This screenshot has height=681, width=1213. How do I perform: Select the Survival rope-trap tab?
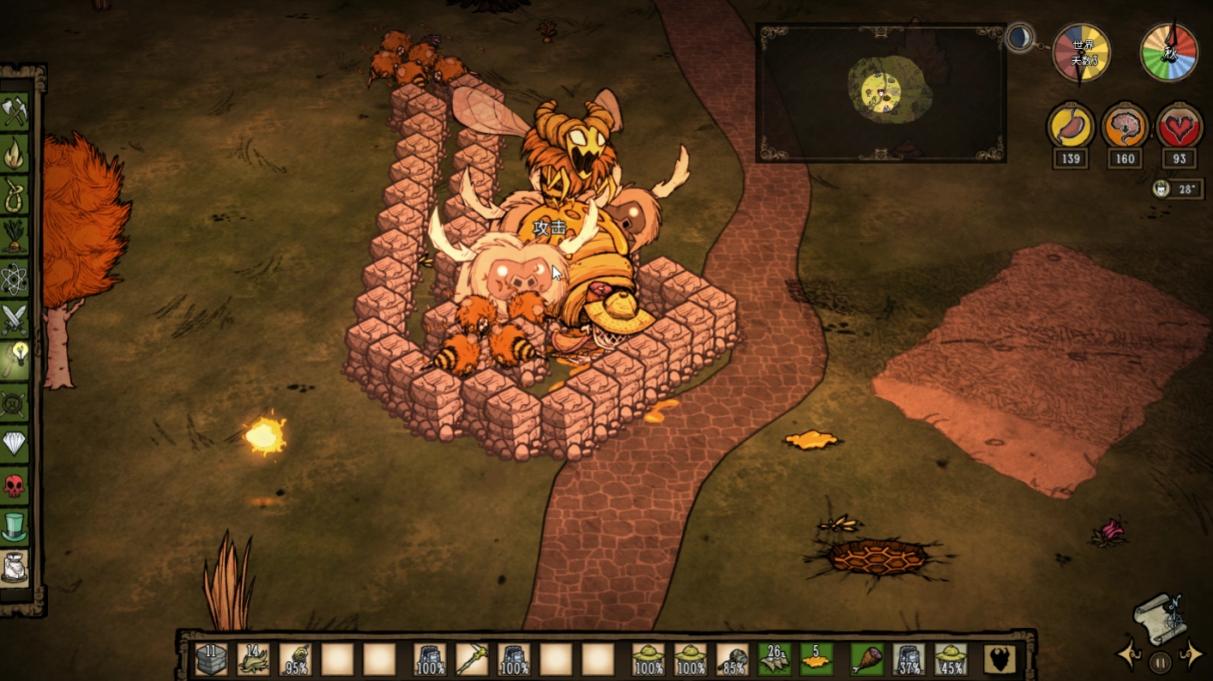[14, 193]
